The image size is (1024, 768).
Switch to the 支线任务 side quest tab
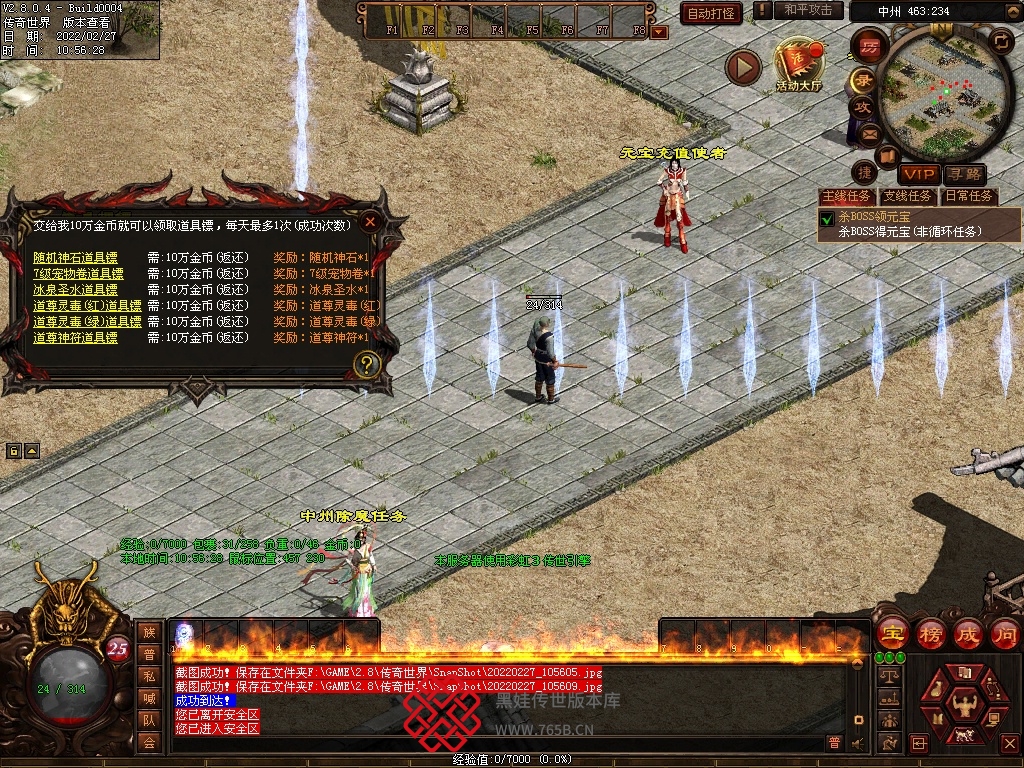pyautogui.click(x=907, y=196)
